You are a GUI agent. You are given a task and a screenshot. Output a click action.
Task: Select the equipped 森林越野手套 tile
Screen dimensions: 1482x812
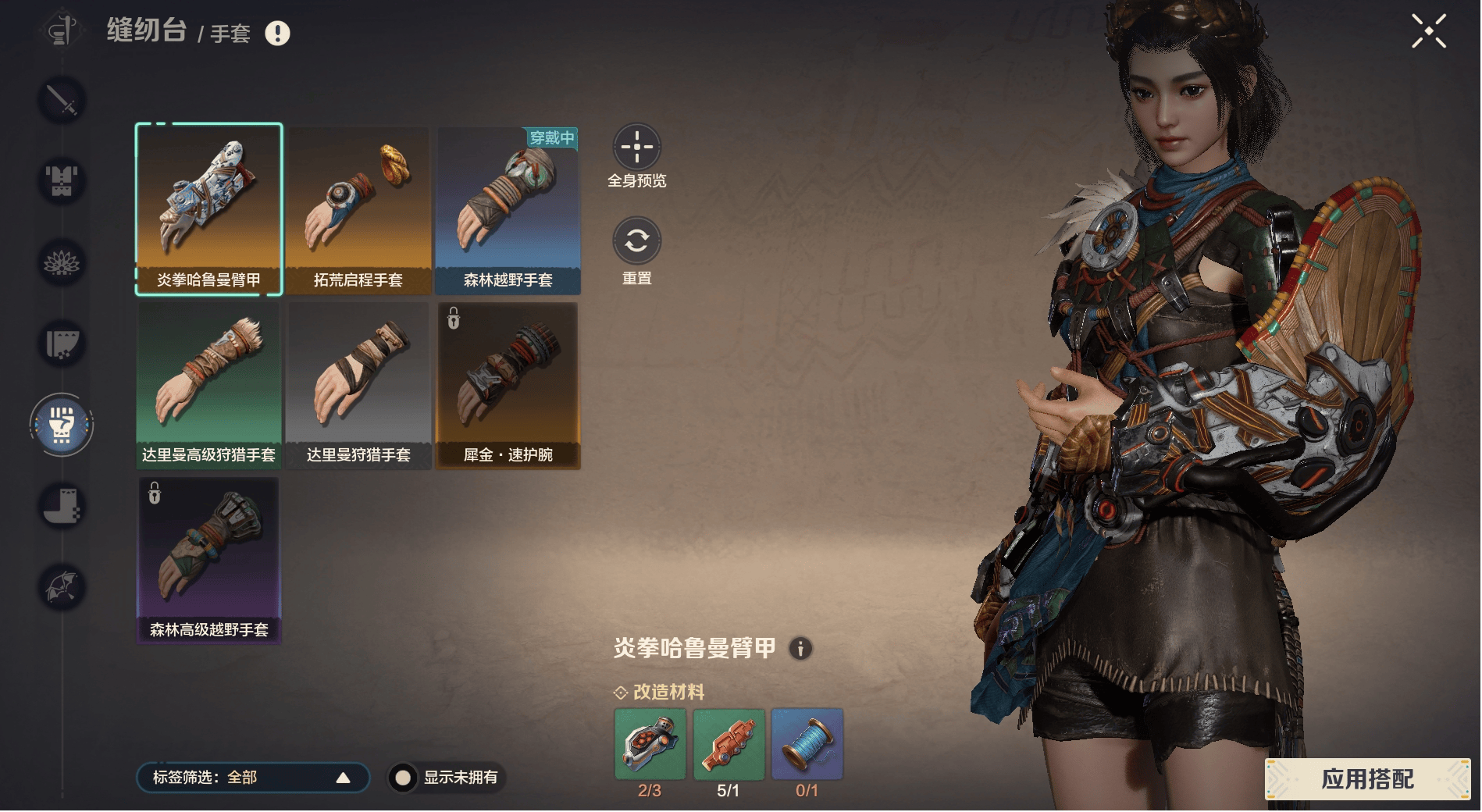click(x=508, y=209)
